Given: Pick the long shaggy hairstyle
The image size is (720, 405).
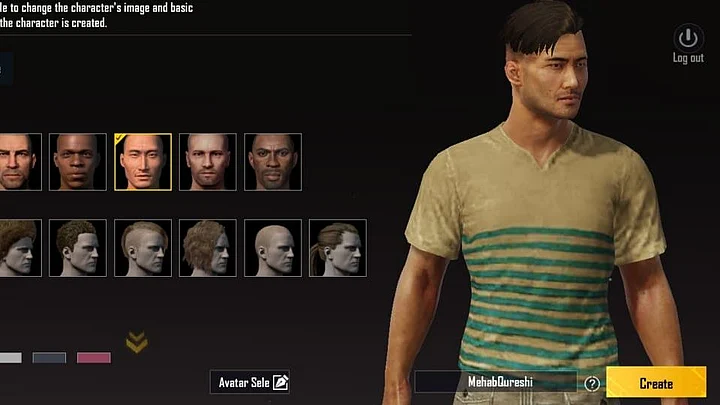Looking at the screenshot, I should pos(208,248).
